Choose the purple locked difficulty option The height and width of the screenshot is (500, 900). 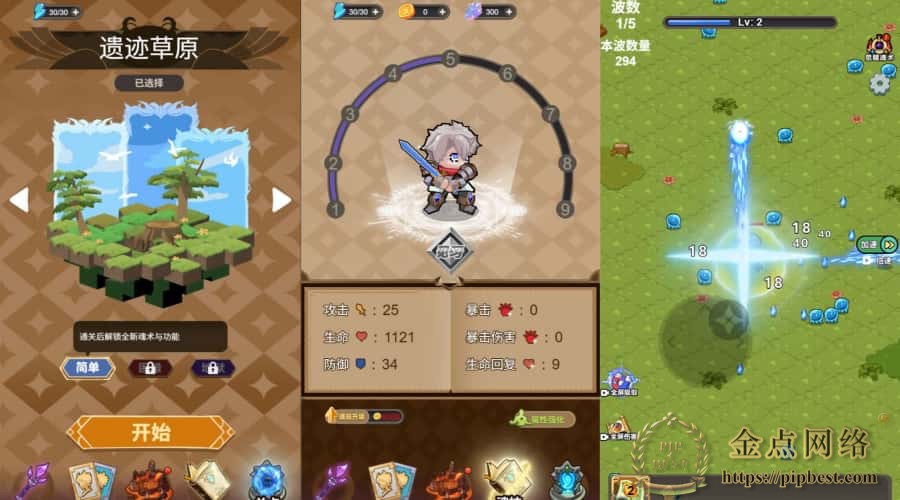click(x=212, y=368)
